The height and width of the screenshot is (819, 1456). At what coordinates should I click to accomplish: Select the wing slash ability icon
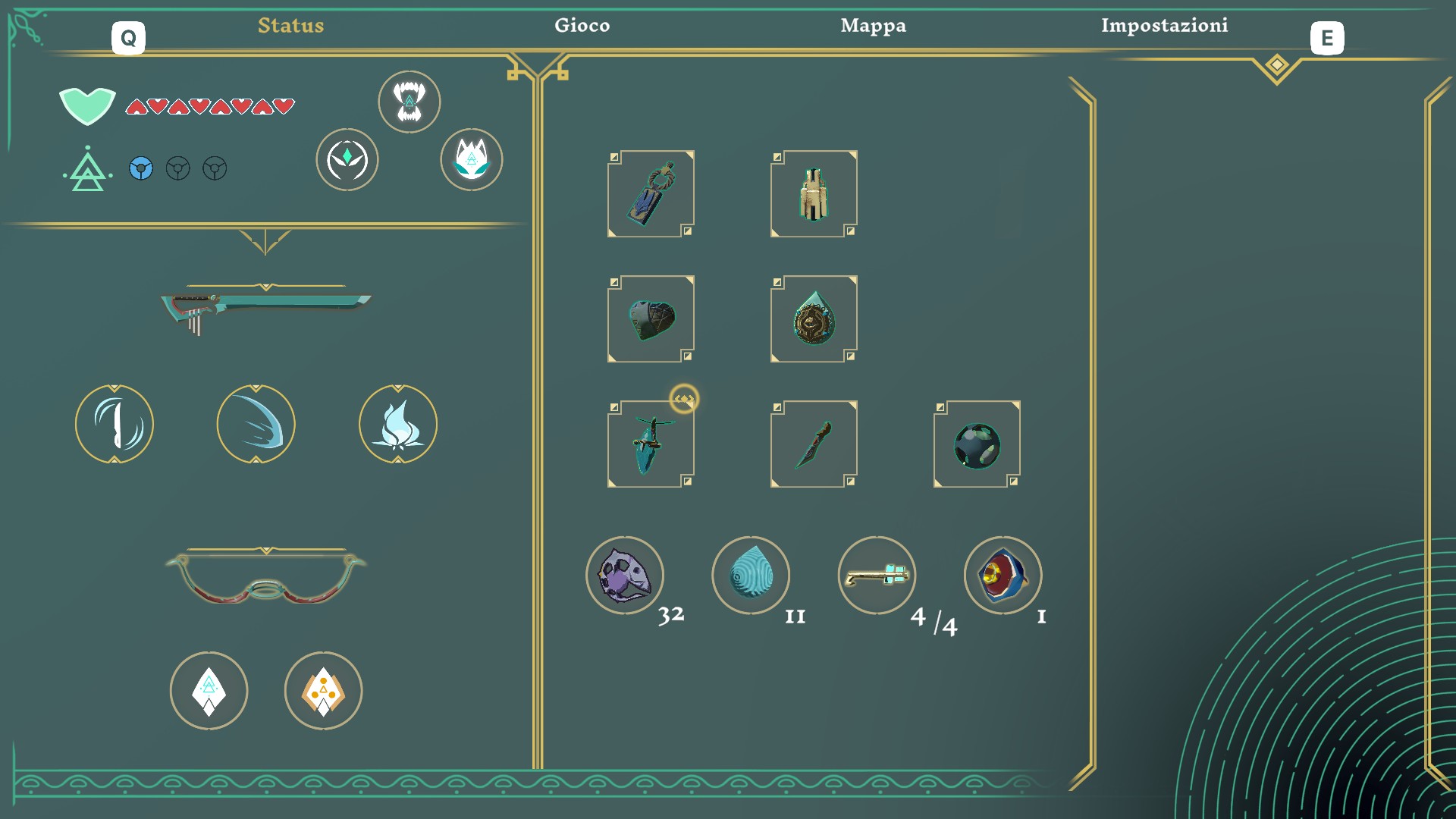[256, 424]
